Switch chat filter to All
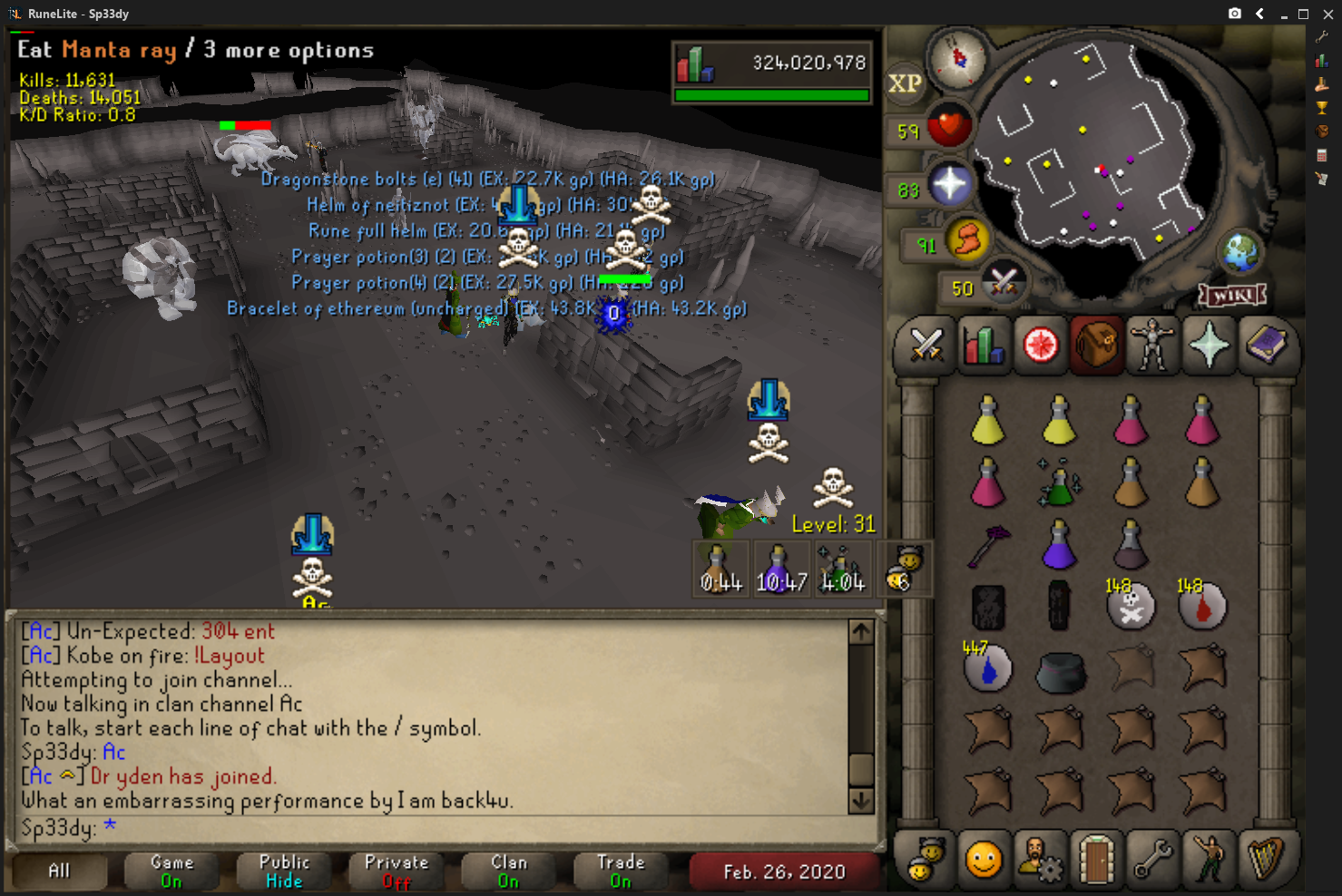This screenshot has height=896, width=1342. (x=59, y=871)
